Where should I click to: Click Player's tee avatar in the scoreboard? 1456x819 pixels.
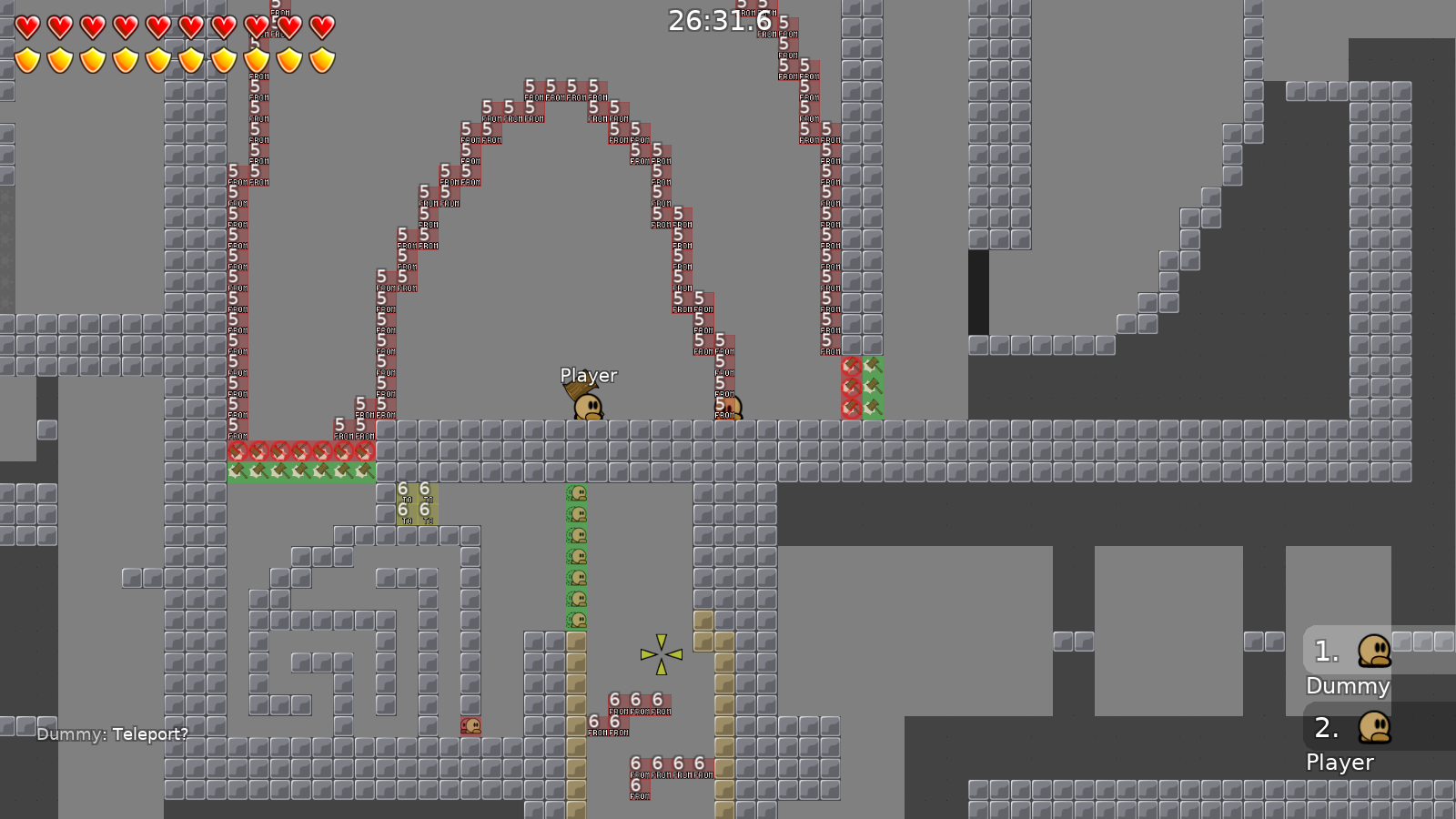click(1373, 728)
